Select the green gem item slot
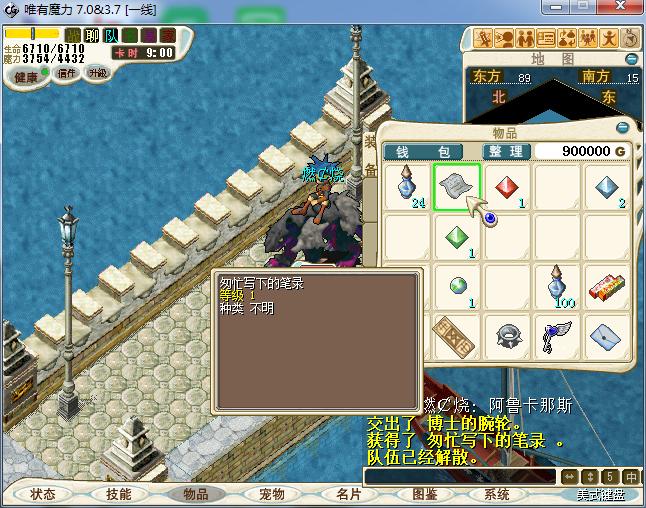 pyautogui.click(x=458, y=237)
